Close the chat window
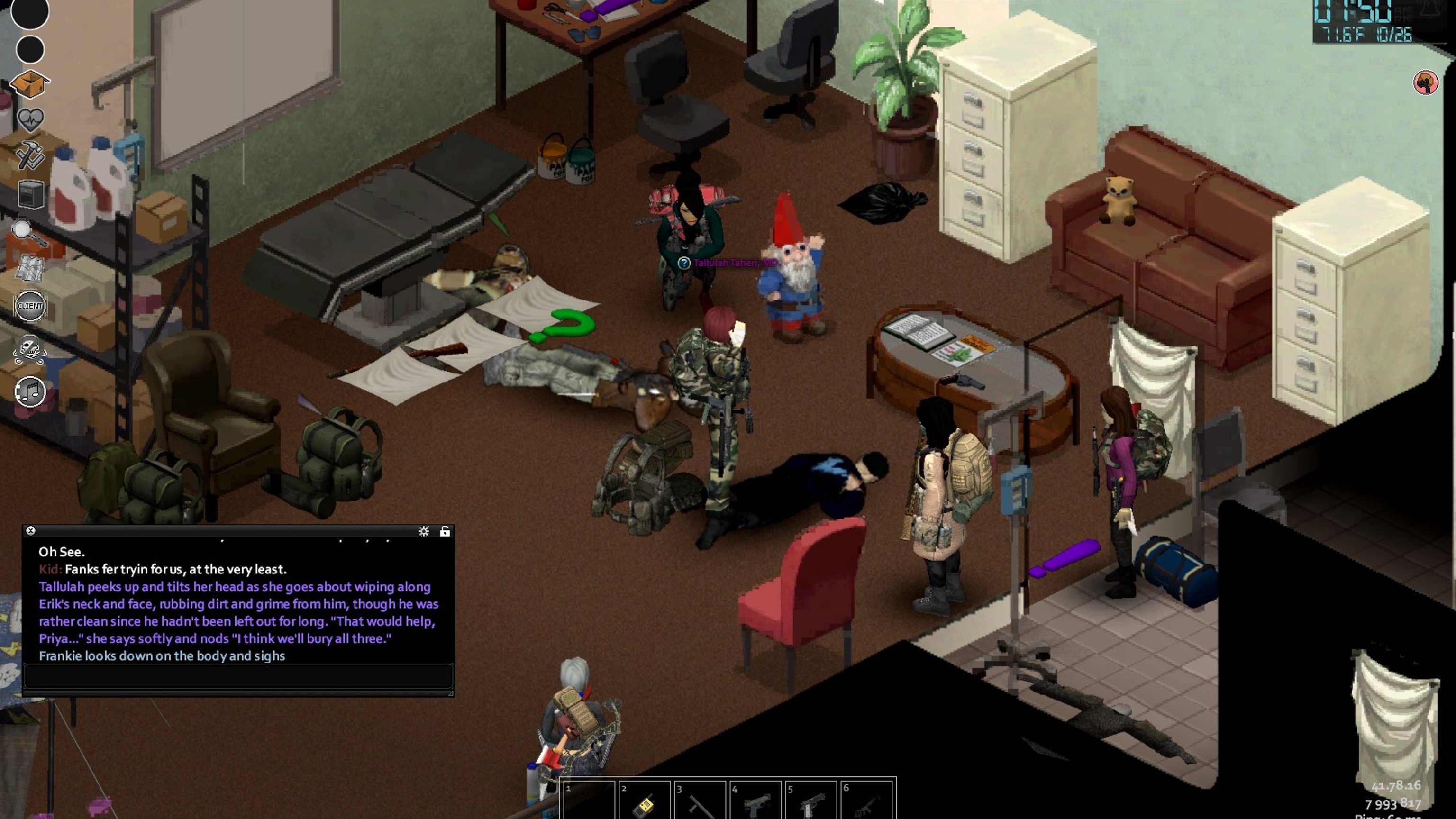 pos(31,531)
